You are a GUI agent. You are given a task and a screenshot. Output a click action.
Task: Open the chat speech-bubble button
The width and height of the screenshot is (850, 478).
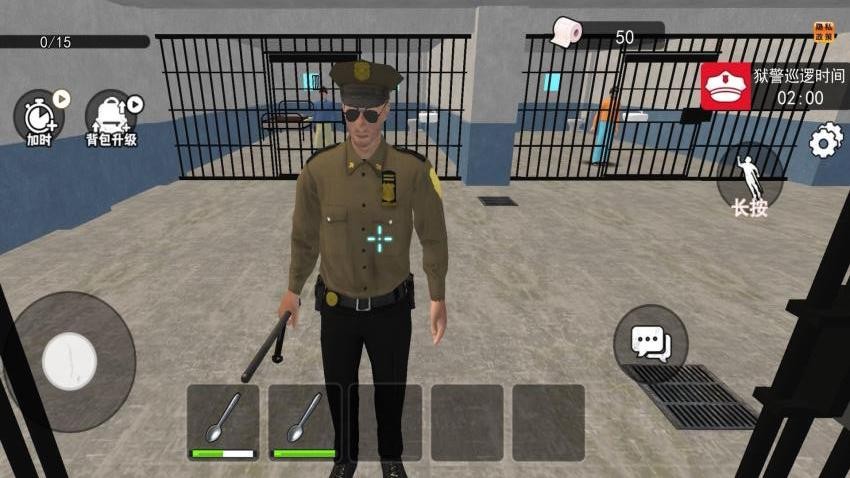(x=650, y=343)
